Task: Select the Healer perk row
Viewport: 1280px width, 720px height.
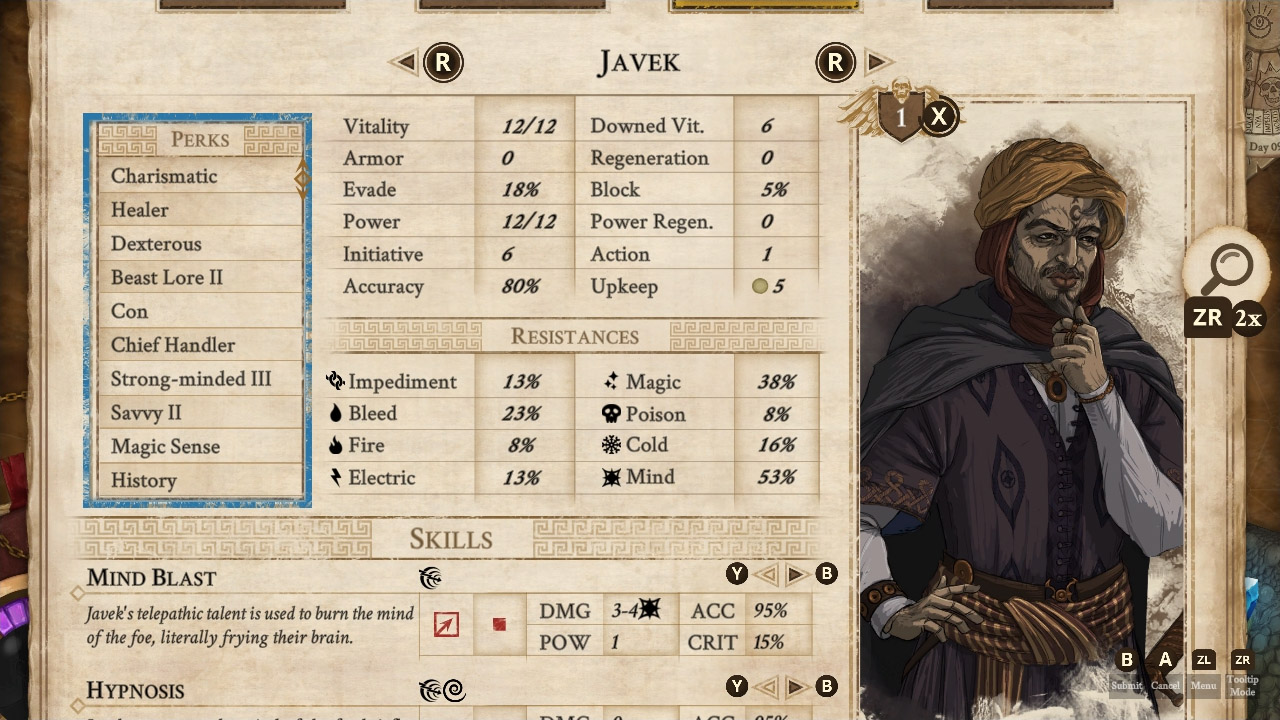Action: [x=140, y=210]
